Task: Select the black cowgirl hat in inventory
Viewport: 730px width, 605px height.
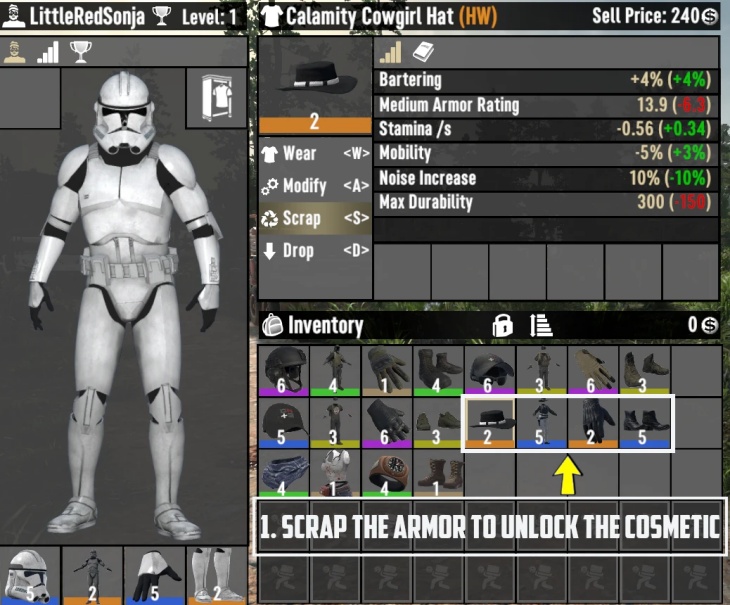Action: pos(490,422)
